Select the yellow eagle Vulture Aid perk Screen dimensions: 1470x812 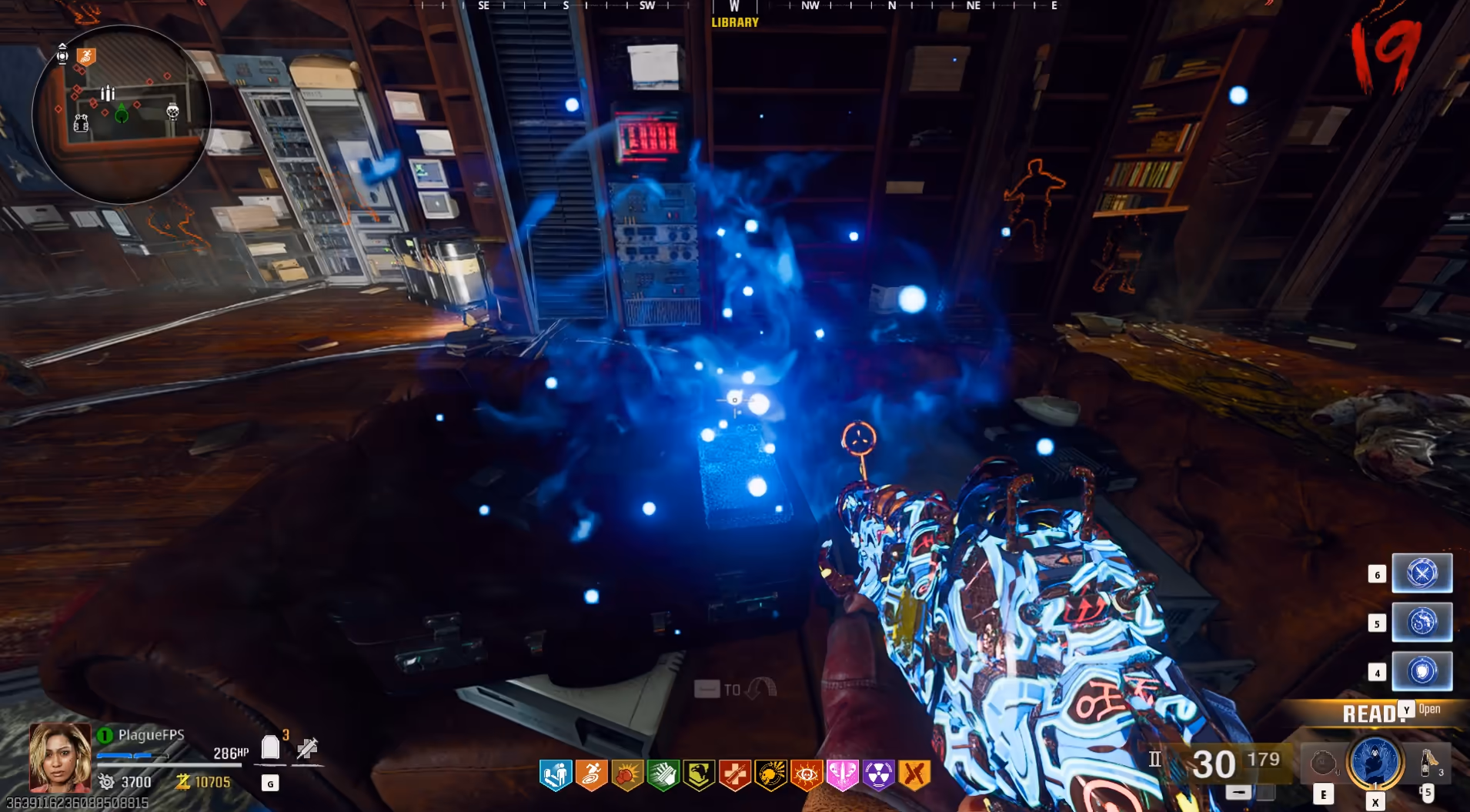point(699,775)
